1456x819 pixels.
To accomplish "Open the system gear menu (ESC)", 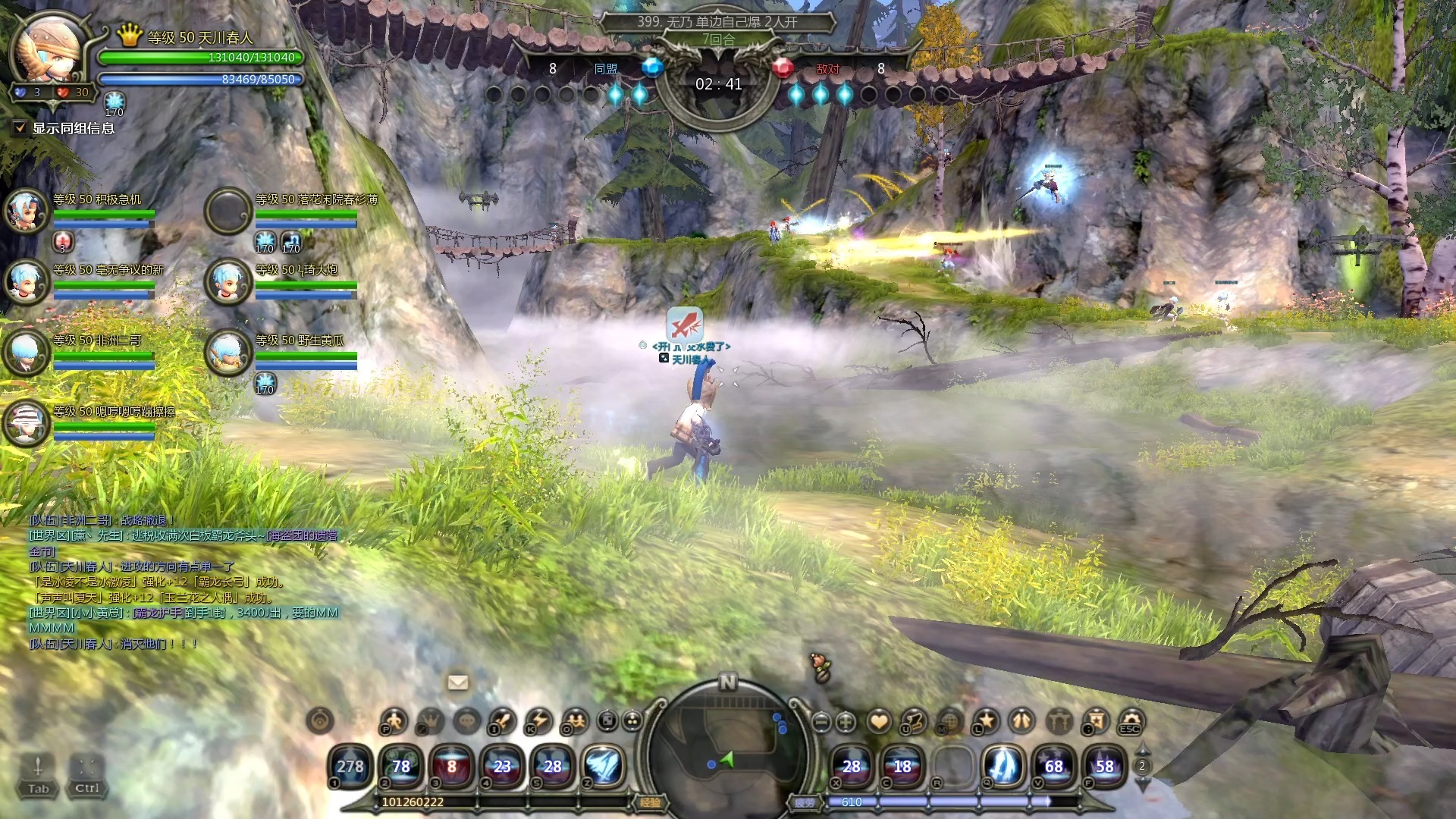I will point(1131,720).
